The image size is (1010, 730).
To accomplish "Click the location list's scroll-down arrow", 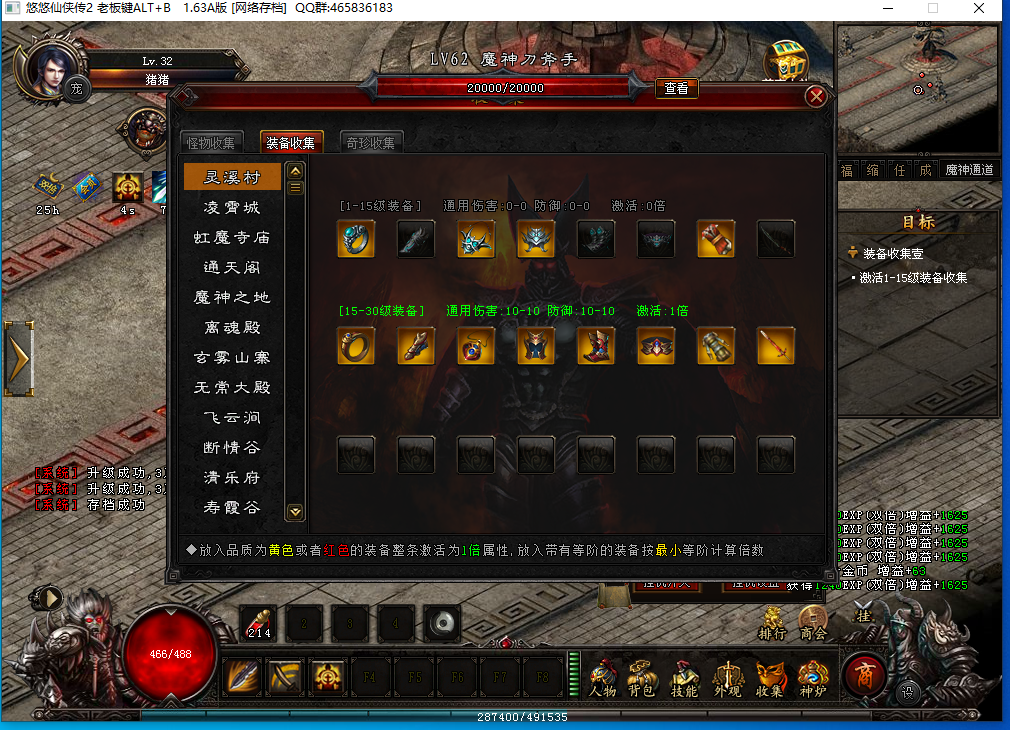I will [295, 511].
